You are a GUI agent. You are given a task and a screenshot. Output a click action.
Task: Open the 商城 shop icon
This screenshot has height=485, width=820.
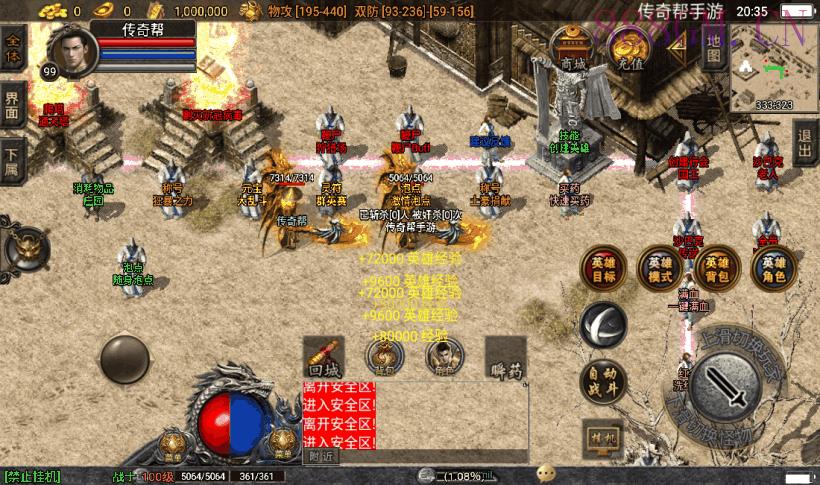572,48
